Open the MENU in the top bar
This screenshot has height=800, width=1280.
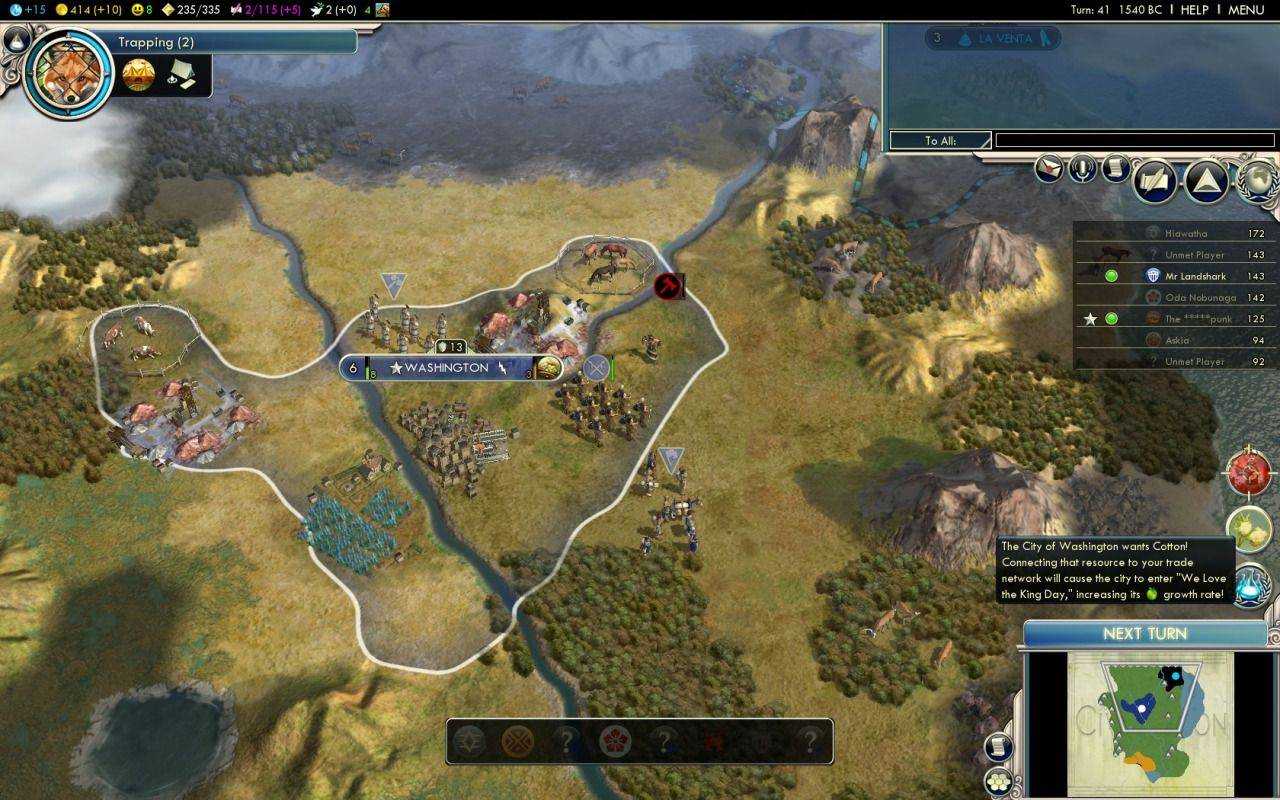(x=1246, y=10)
